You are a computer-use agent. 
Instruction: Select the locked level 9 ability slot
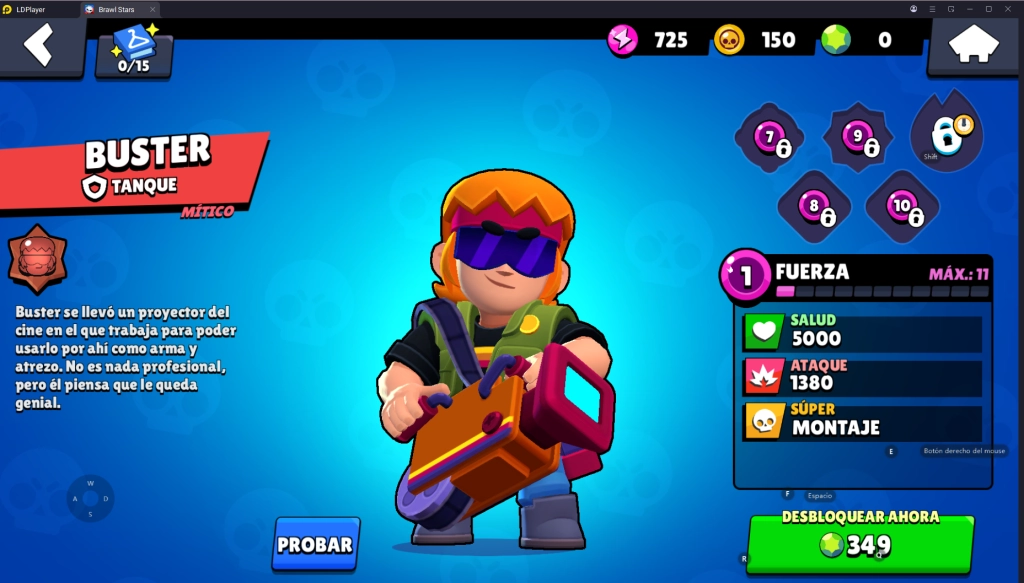[858, 138]
